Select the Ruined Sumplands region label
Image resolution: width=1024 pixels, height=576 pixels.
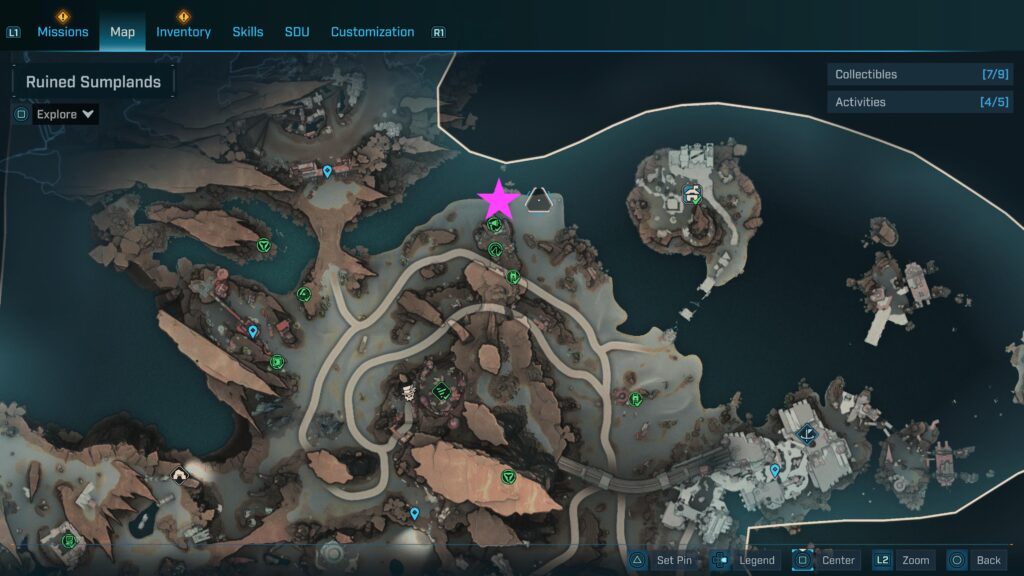93,82
